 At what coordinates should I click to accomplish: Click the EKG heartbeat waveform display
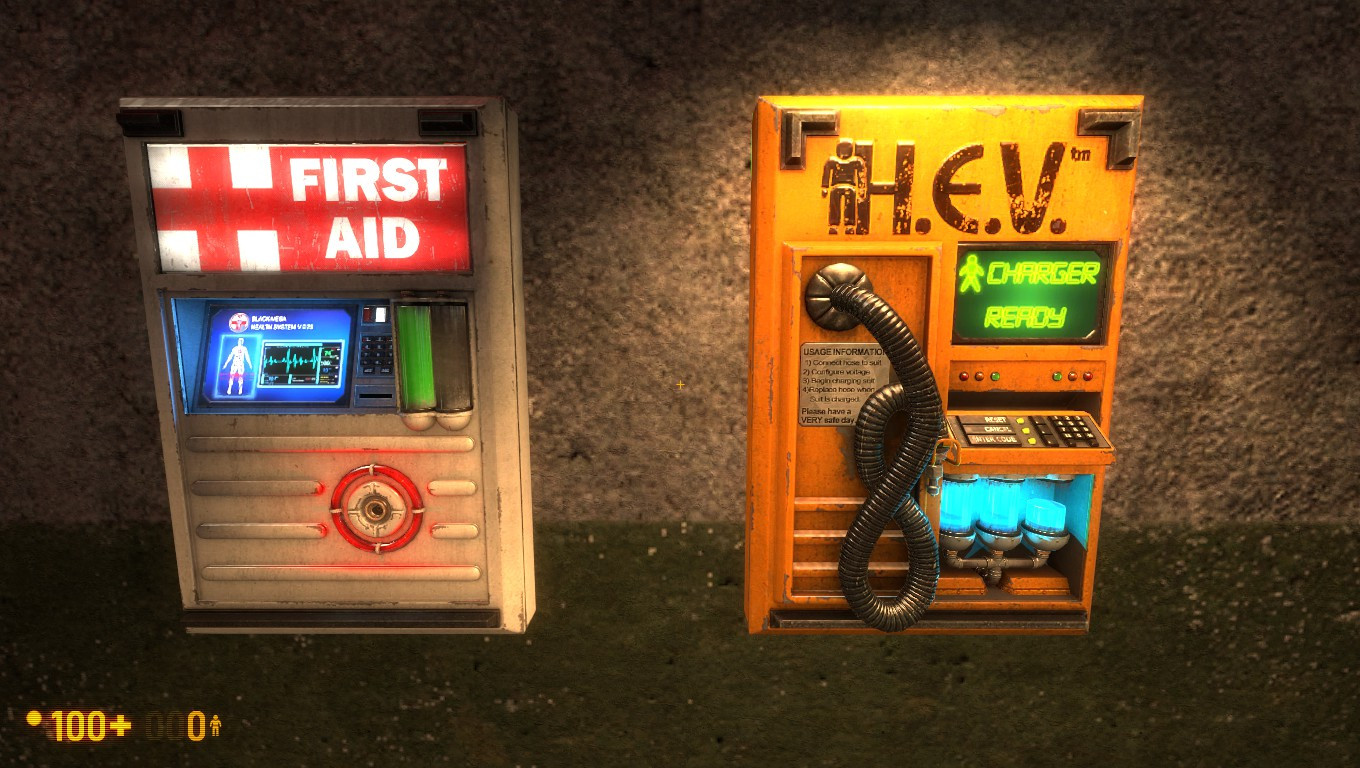coord(290,358)
